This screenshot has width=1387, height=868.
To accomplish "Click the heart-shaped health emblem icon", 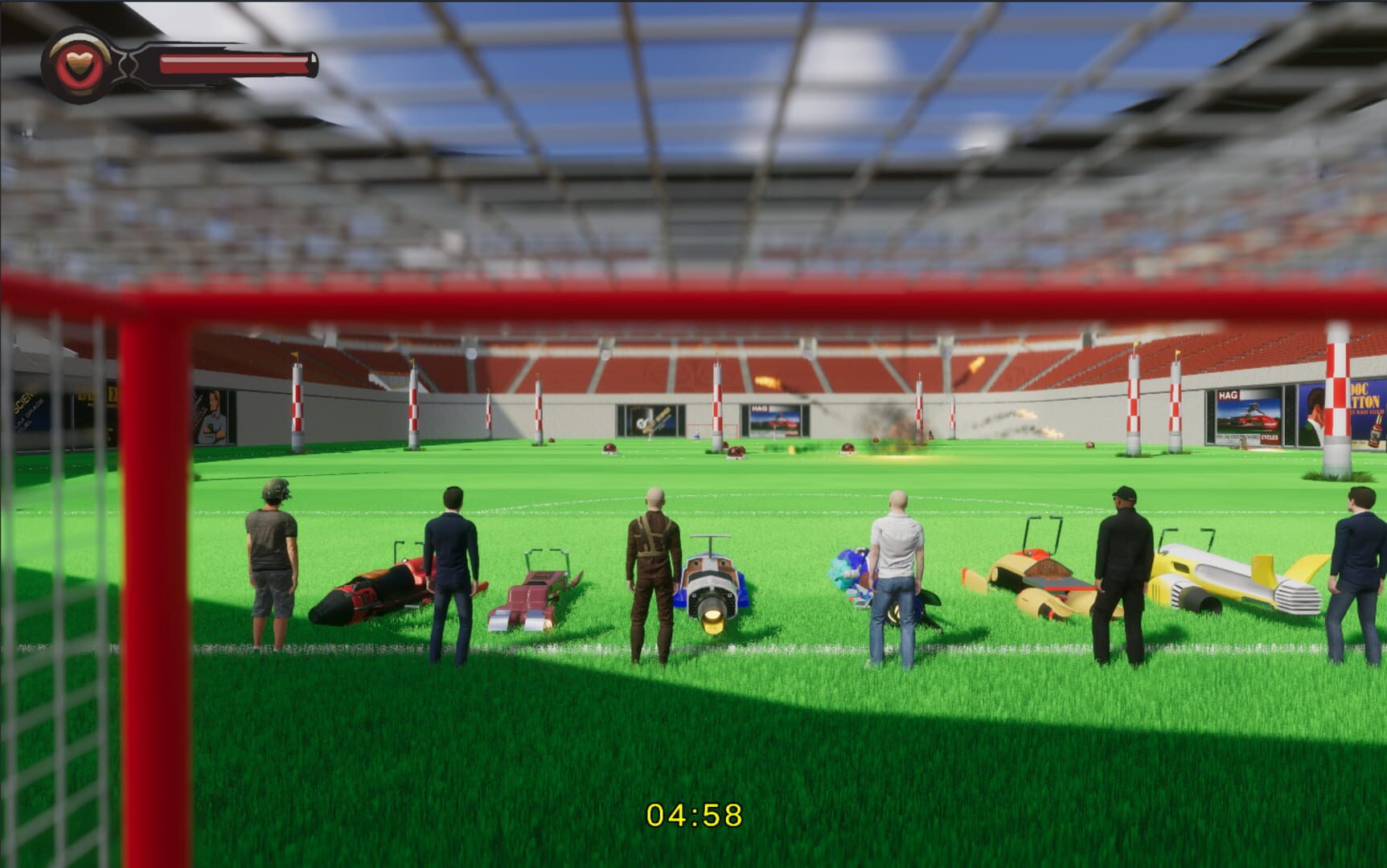I will coord(76,63).
